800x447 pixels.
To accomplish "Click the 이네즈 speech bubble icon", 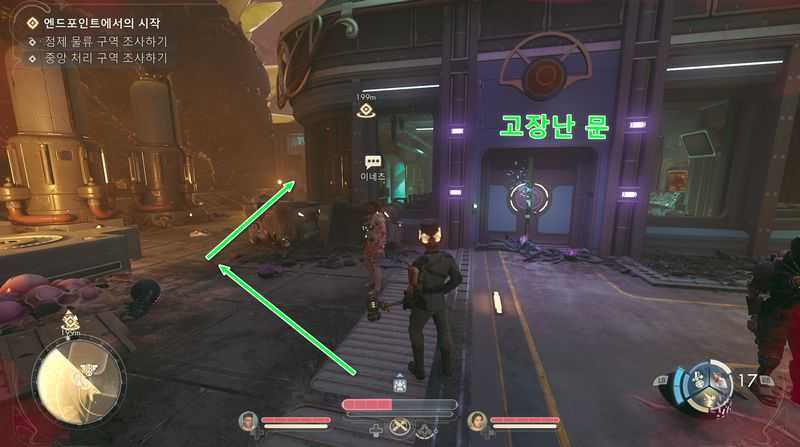I will coord(373,161).
